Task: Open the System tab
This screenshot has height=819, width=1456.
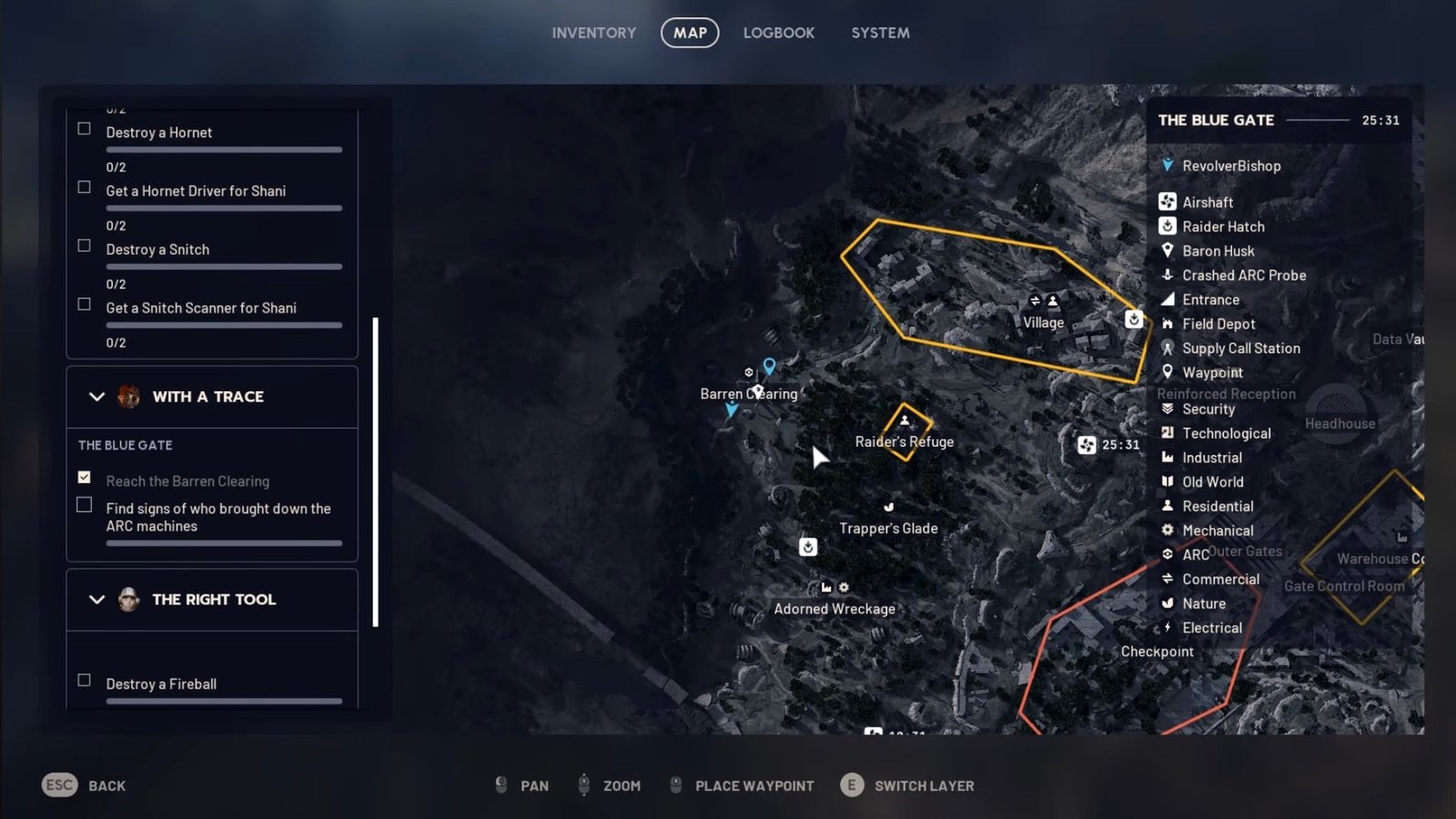Action: pos(880,33)
